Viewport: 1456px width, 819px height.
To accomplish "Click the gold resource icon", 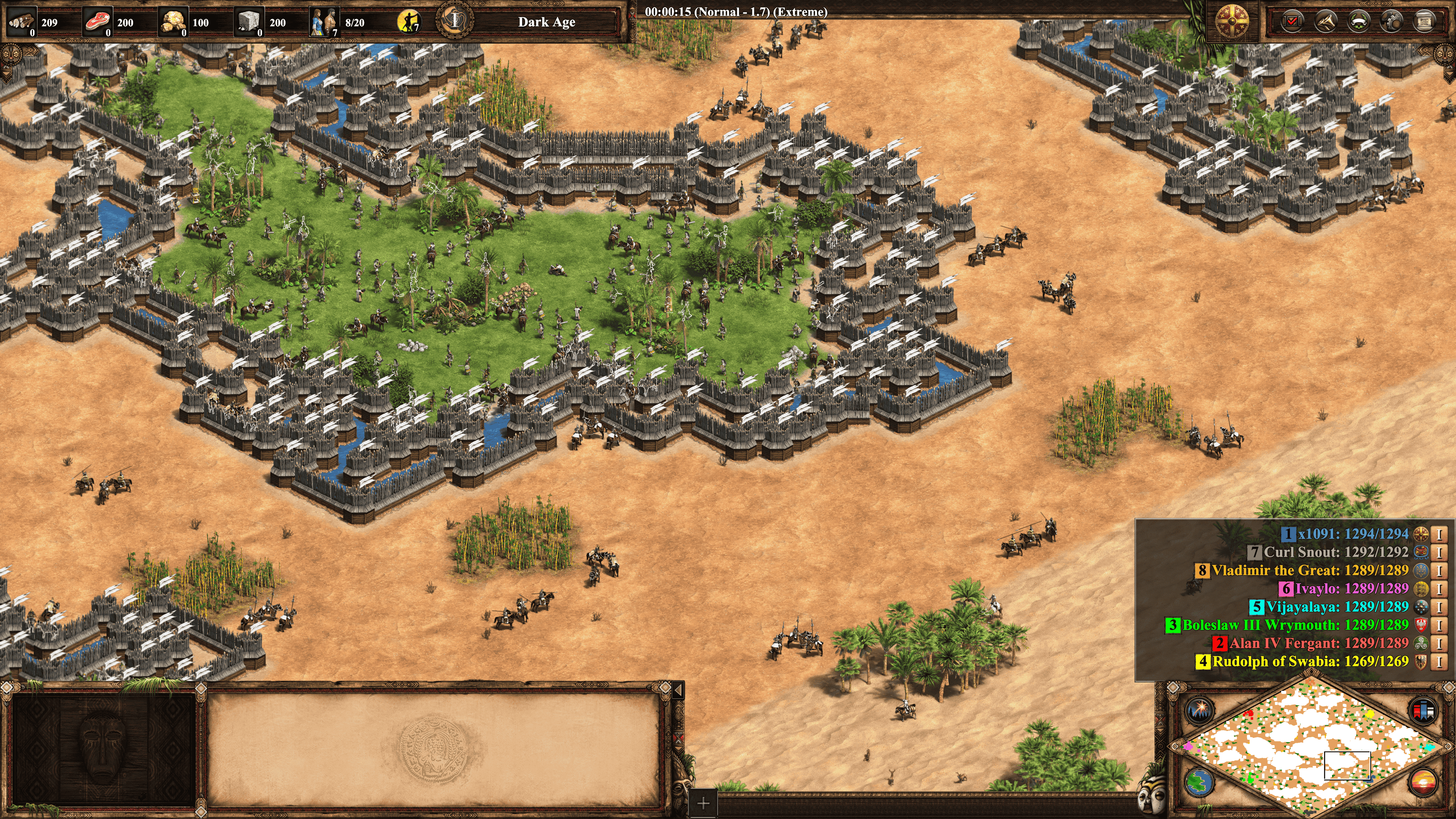I will (x=173, y=22).
